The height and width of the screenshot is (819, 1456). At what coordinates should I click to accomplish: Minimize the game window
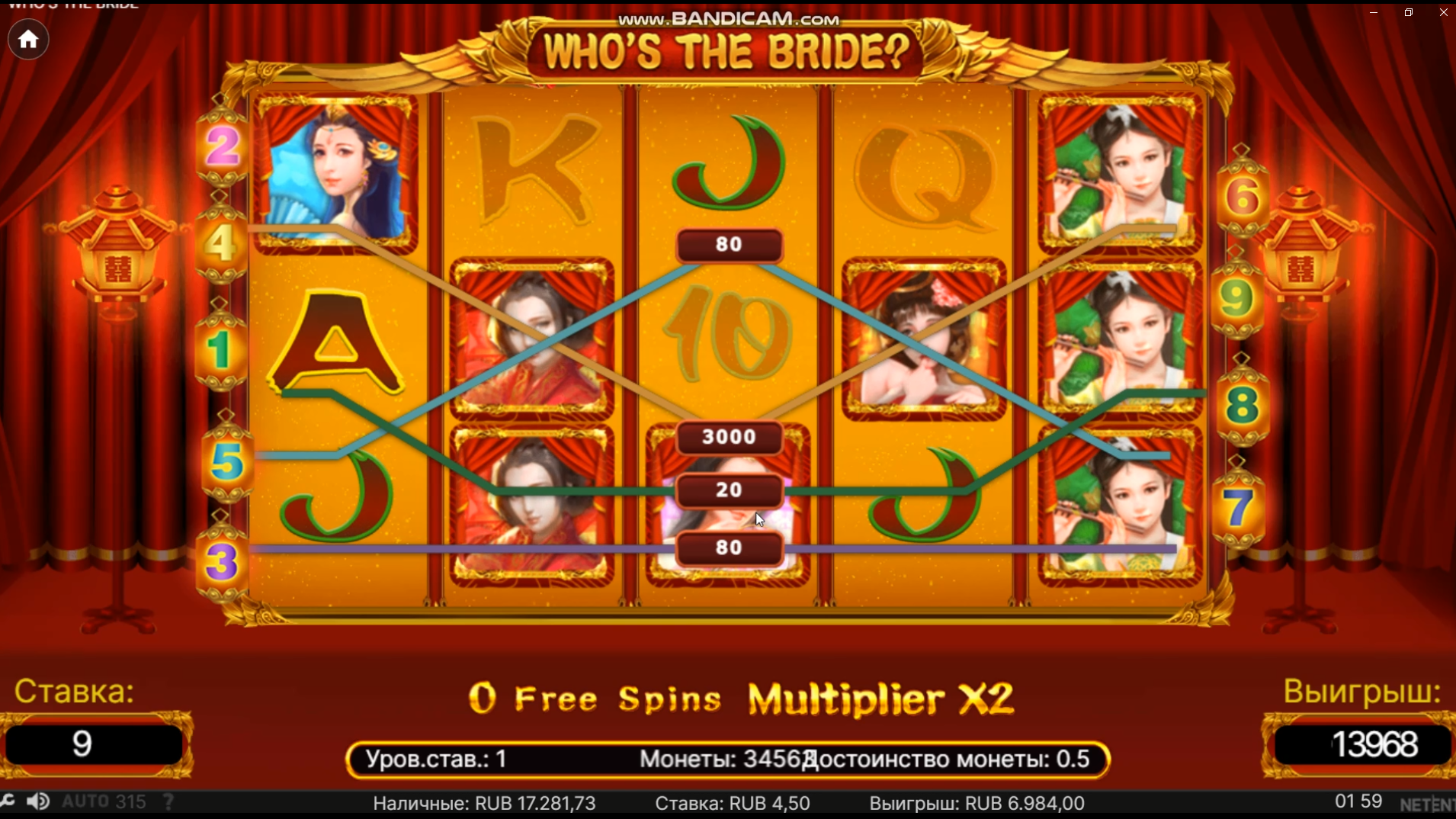click(1374, 12)
